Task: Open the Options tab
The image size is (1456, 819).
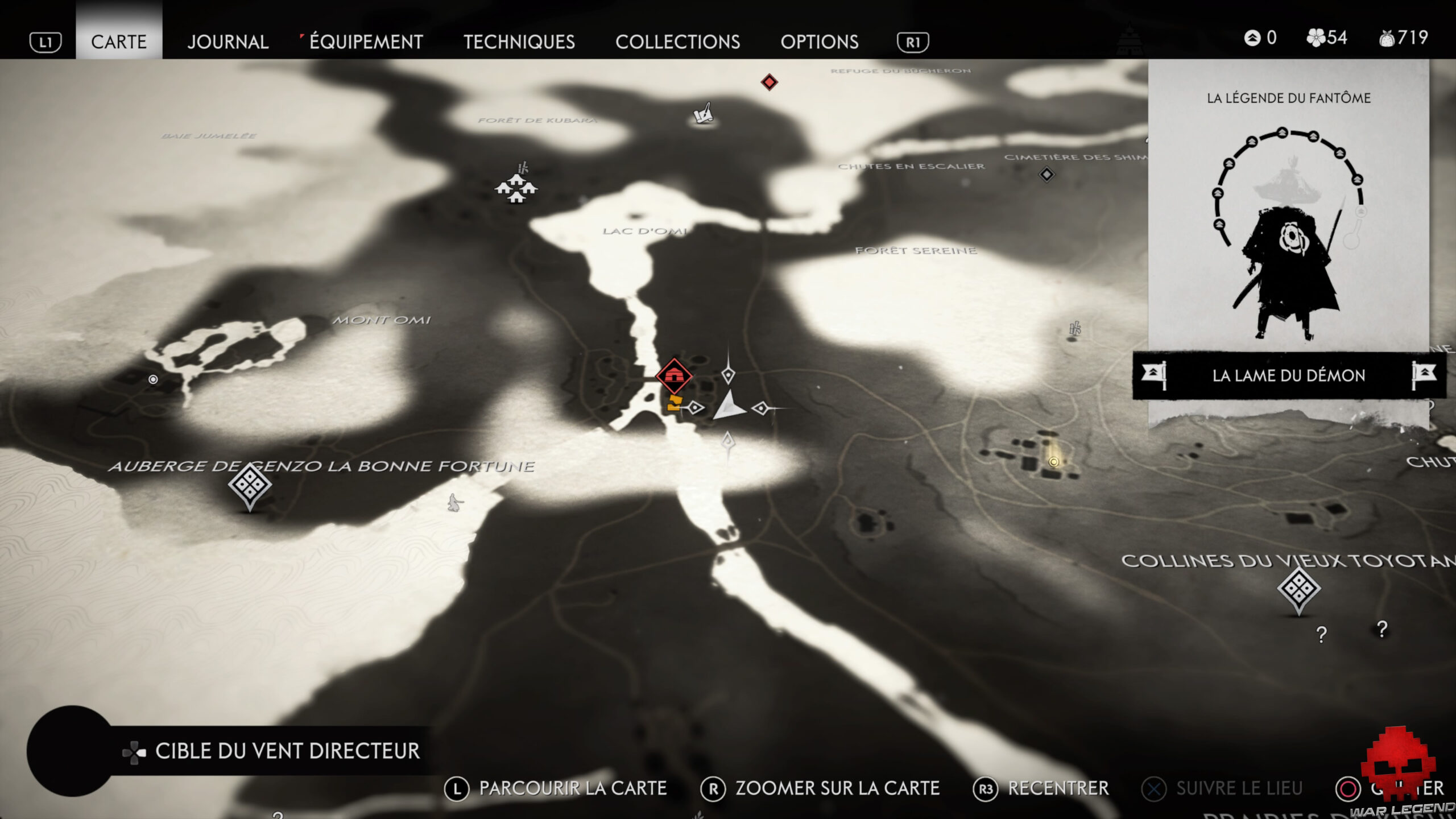Action: click(x=819, y=42)
